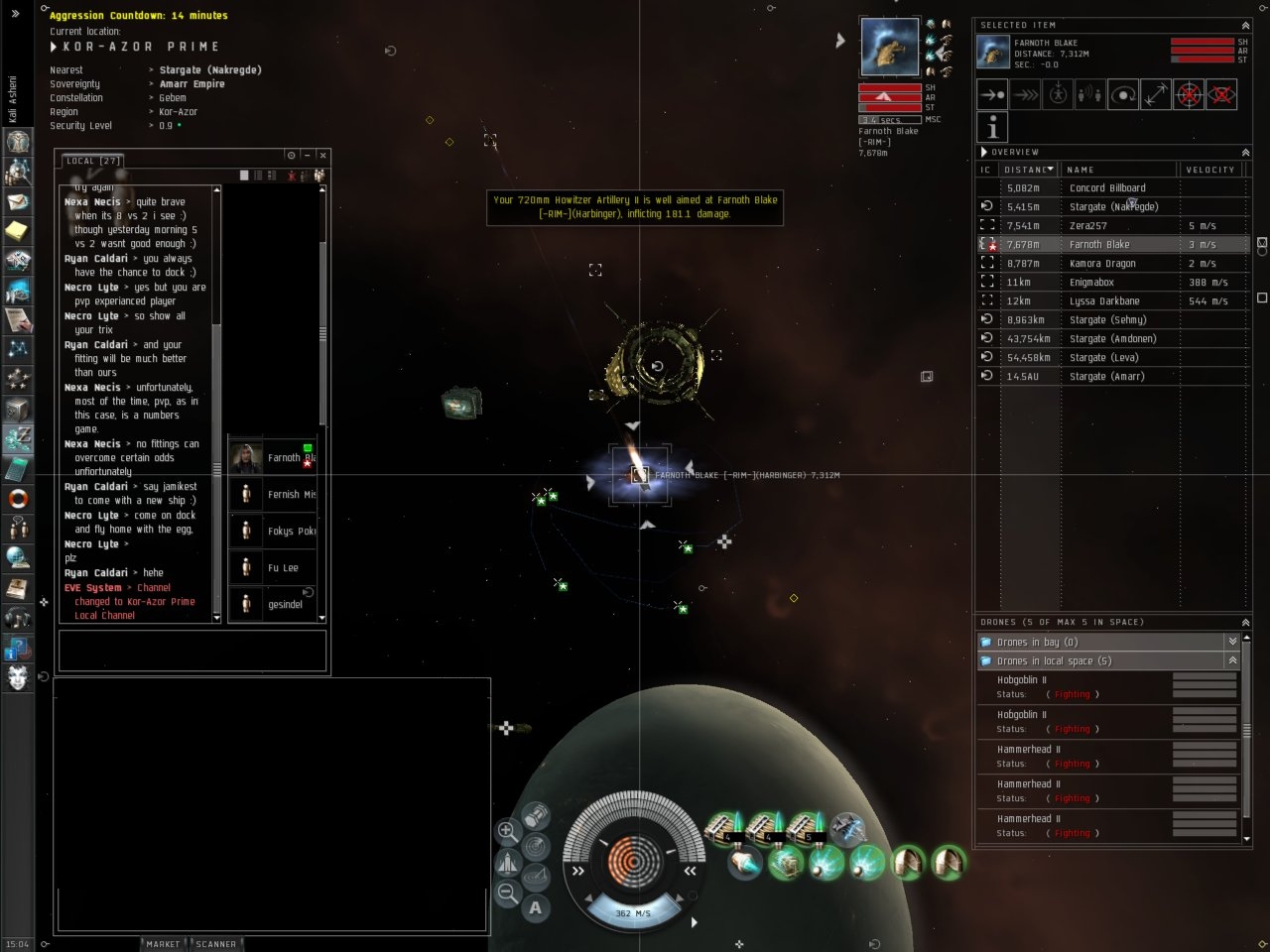Collapse the Drones in local space group
Image resolution: width=1270 pixels, height=952 pixels.
(1232, 660)
